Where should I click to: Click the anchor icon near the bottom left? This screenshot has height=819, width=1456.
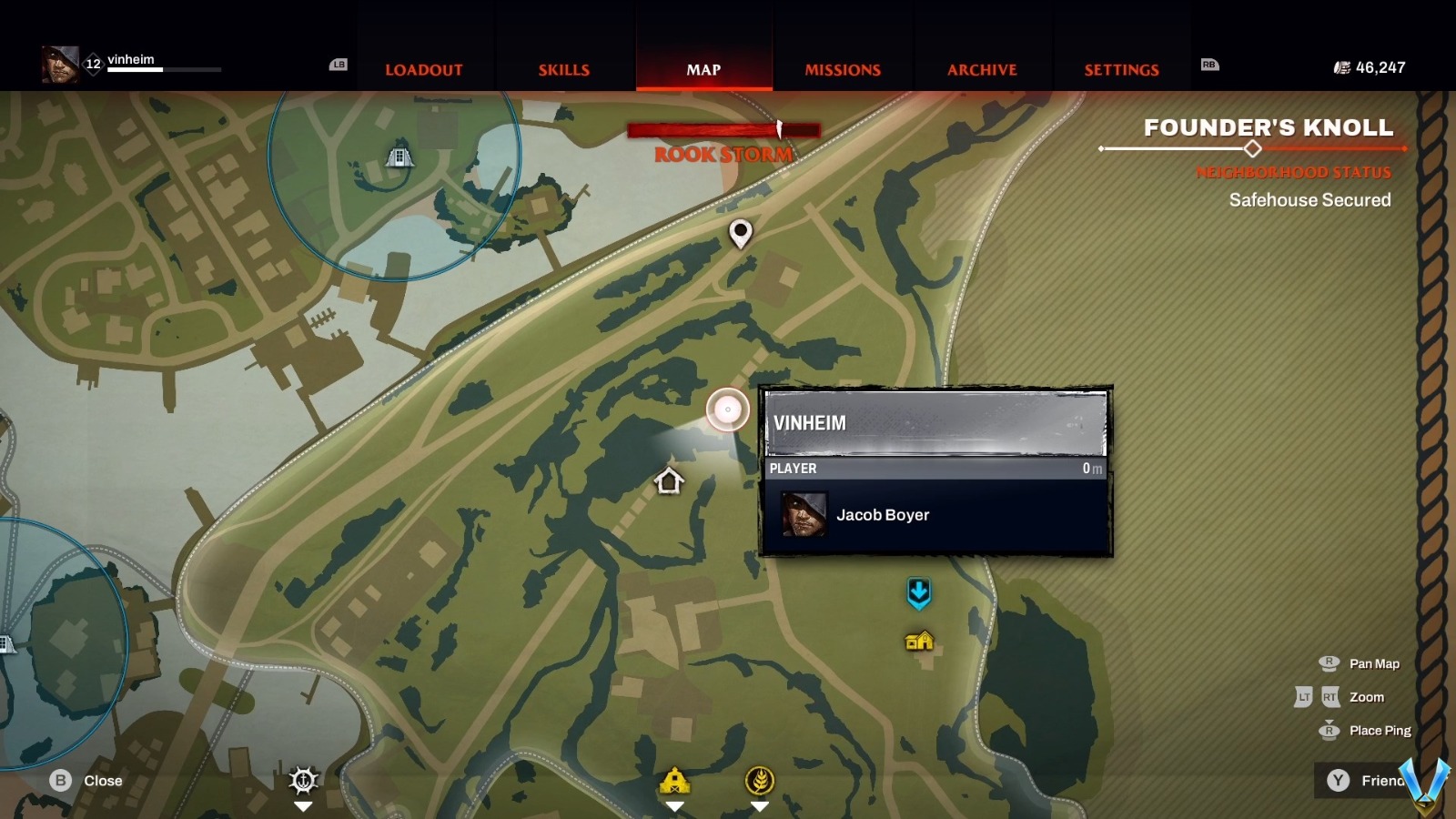302,778
